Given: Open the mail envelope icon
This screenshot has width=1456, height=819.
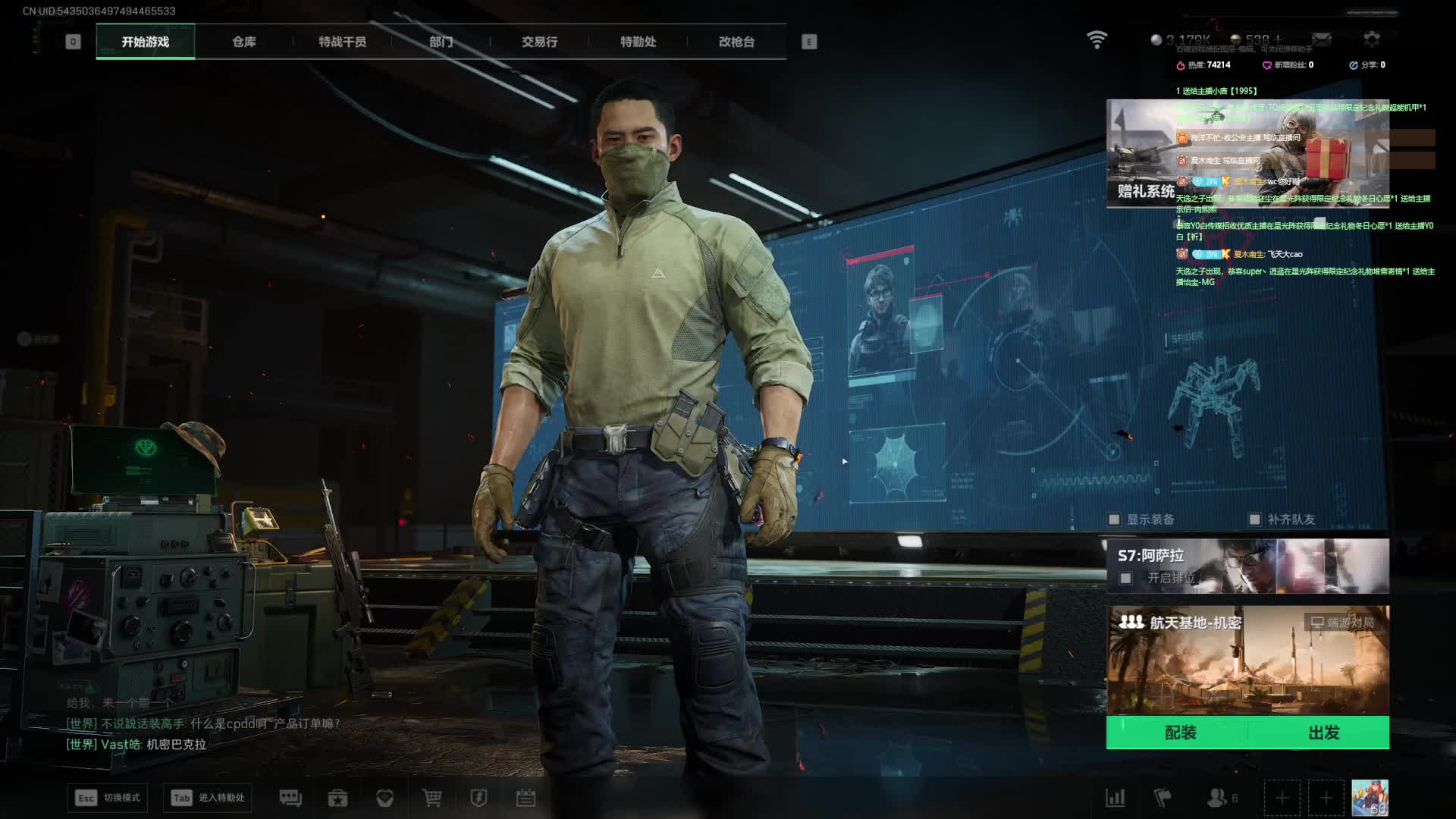Looking at the screenshot, I should click(x=1322, y=39).
